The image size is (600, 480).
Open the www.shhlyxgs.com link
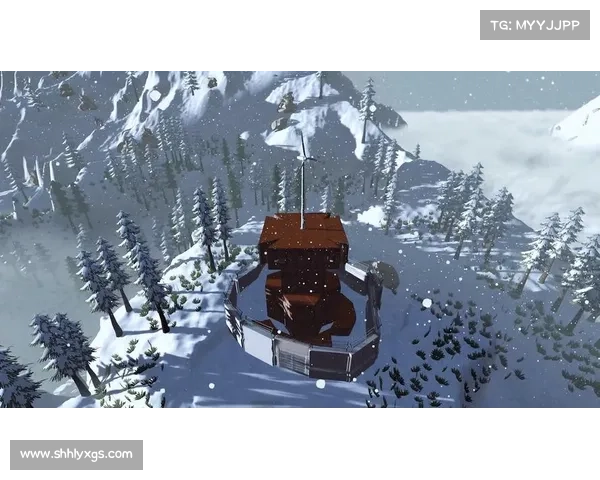point(76,455)
